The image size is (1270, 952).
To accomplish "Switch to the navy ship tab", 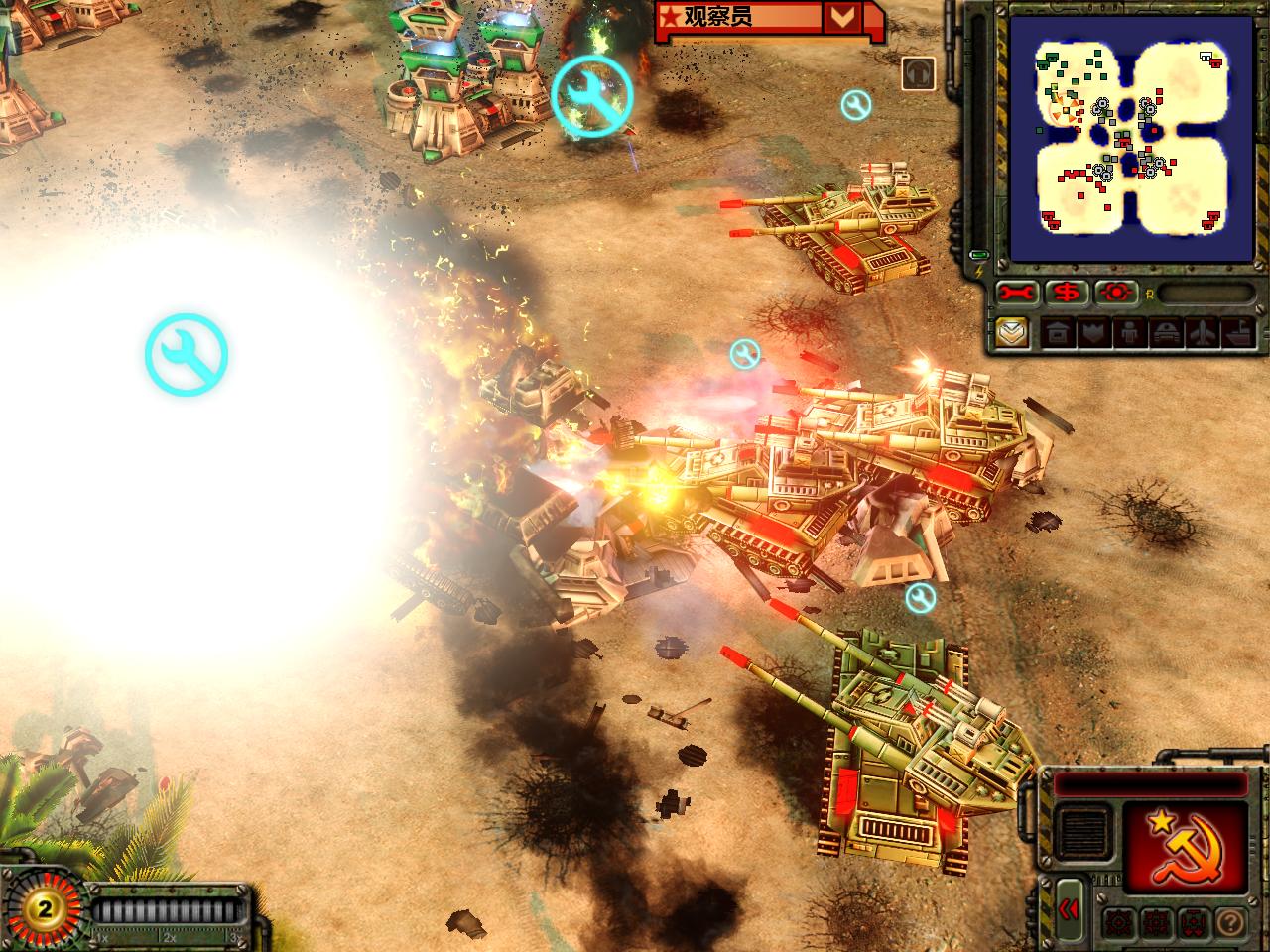I will [x=1236, y=334].
